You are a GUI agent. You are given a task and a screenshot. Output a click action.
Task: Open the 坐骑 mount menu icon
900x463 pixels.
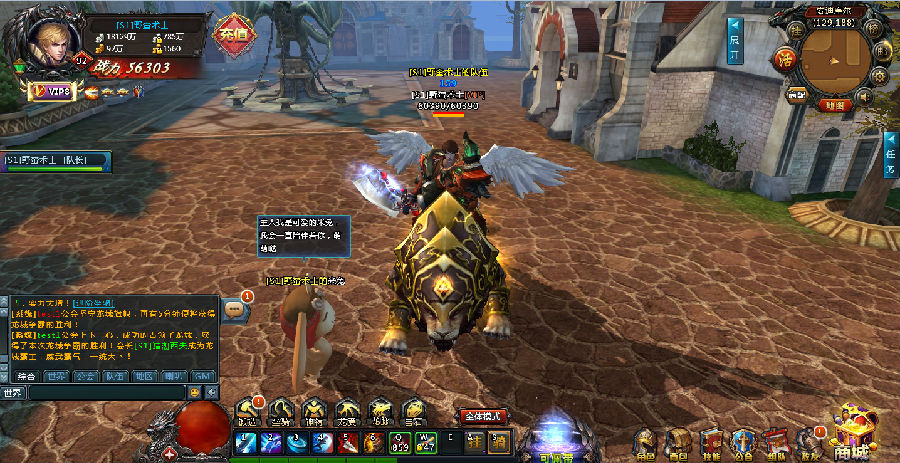click(x=283, y=411)
